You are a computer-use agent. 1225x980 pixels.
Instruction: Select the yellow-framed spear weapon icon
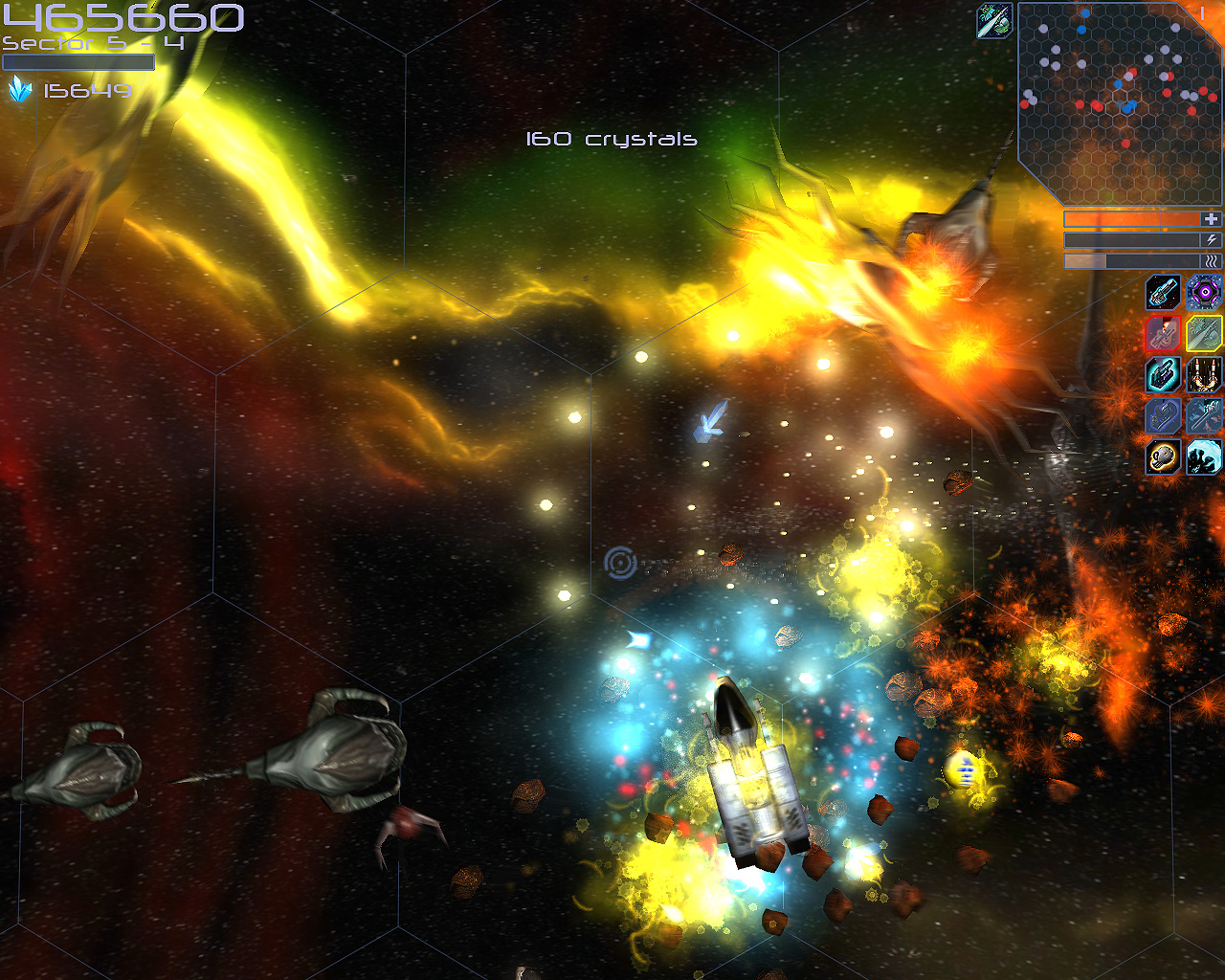coord(1203,335)
